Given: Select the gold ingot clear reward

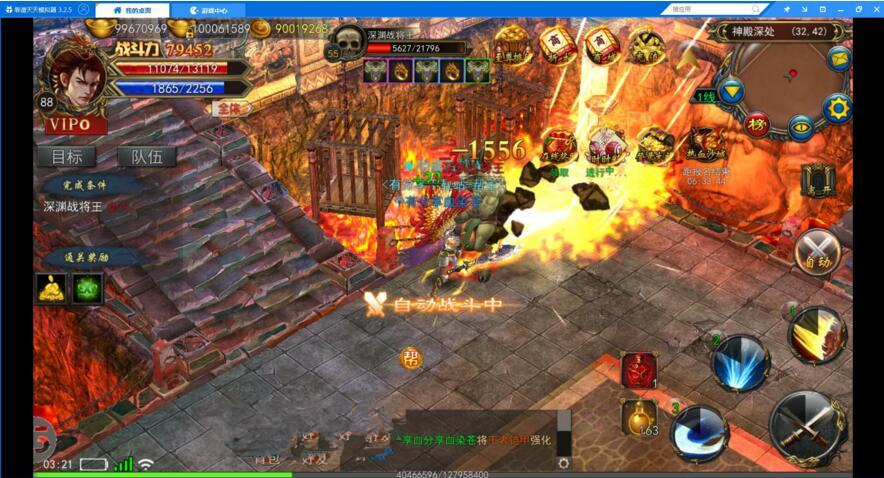Looking at the screenshot, I should 52,289.
